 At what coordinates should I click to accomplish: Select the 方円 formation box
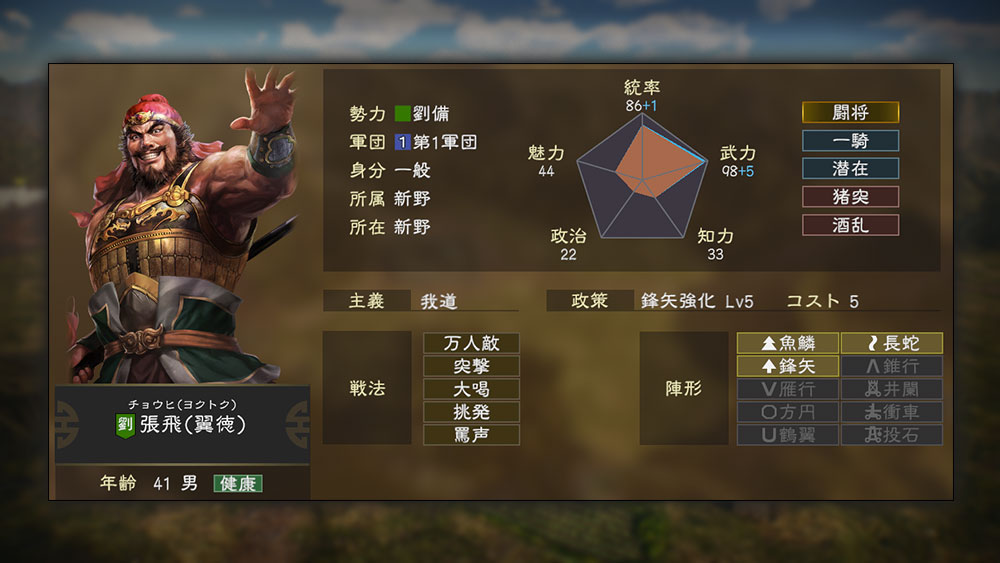click(788, 412)
